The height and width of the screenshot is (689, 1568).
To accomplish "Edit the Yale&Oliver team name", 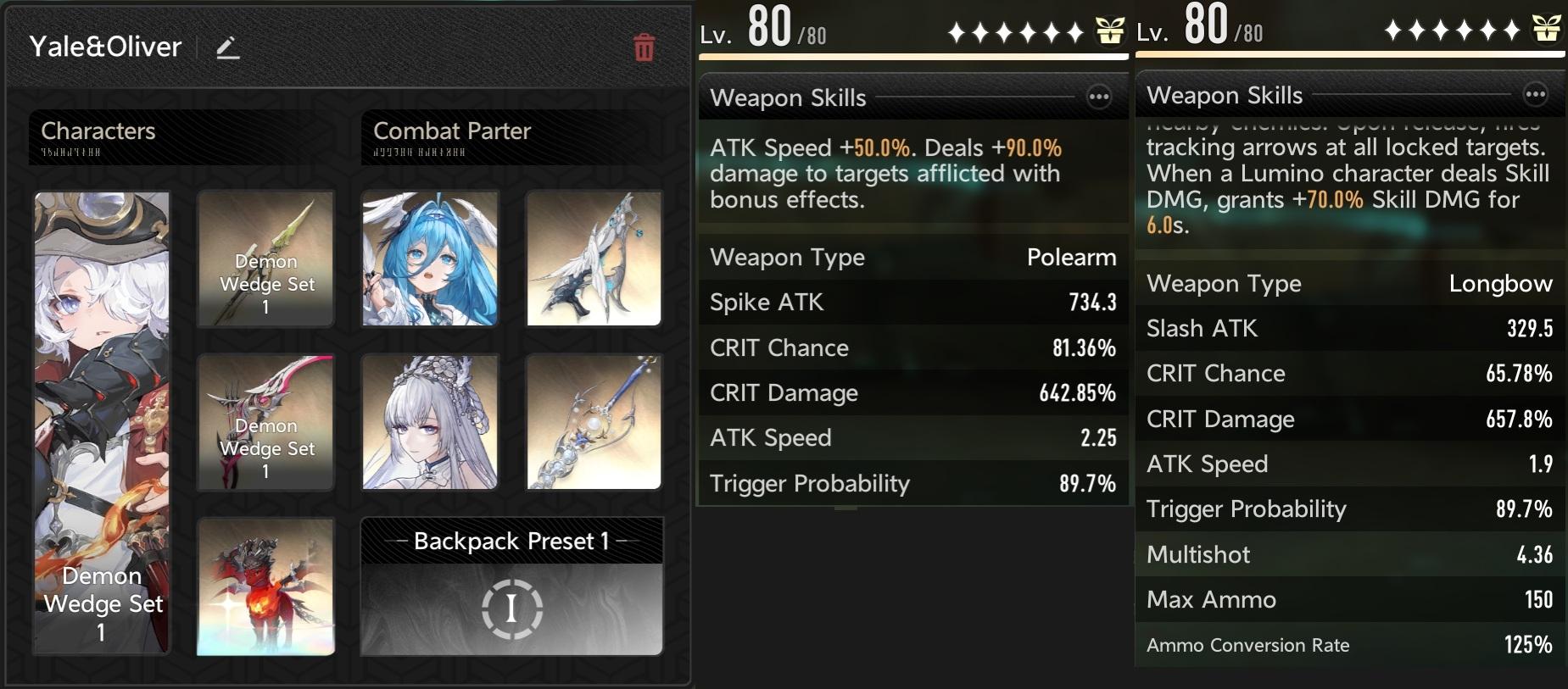I will 227,48.
